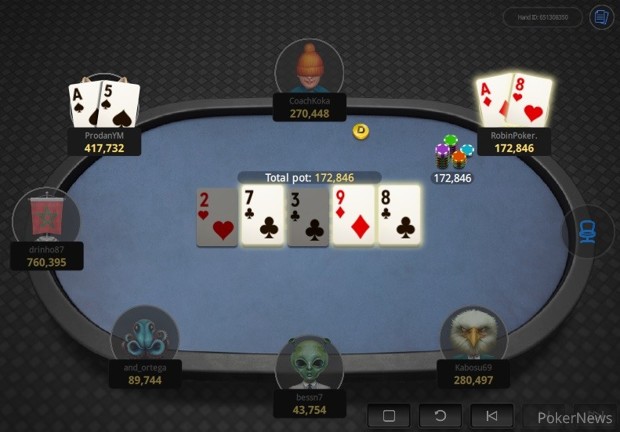Click the stop replay square button
620x432 pixels.
coord(389,416)
